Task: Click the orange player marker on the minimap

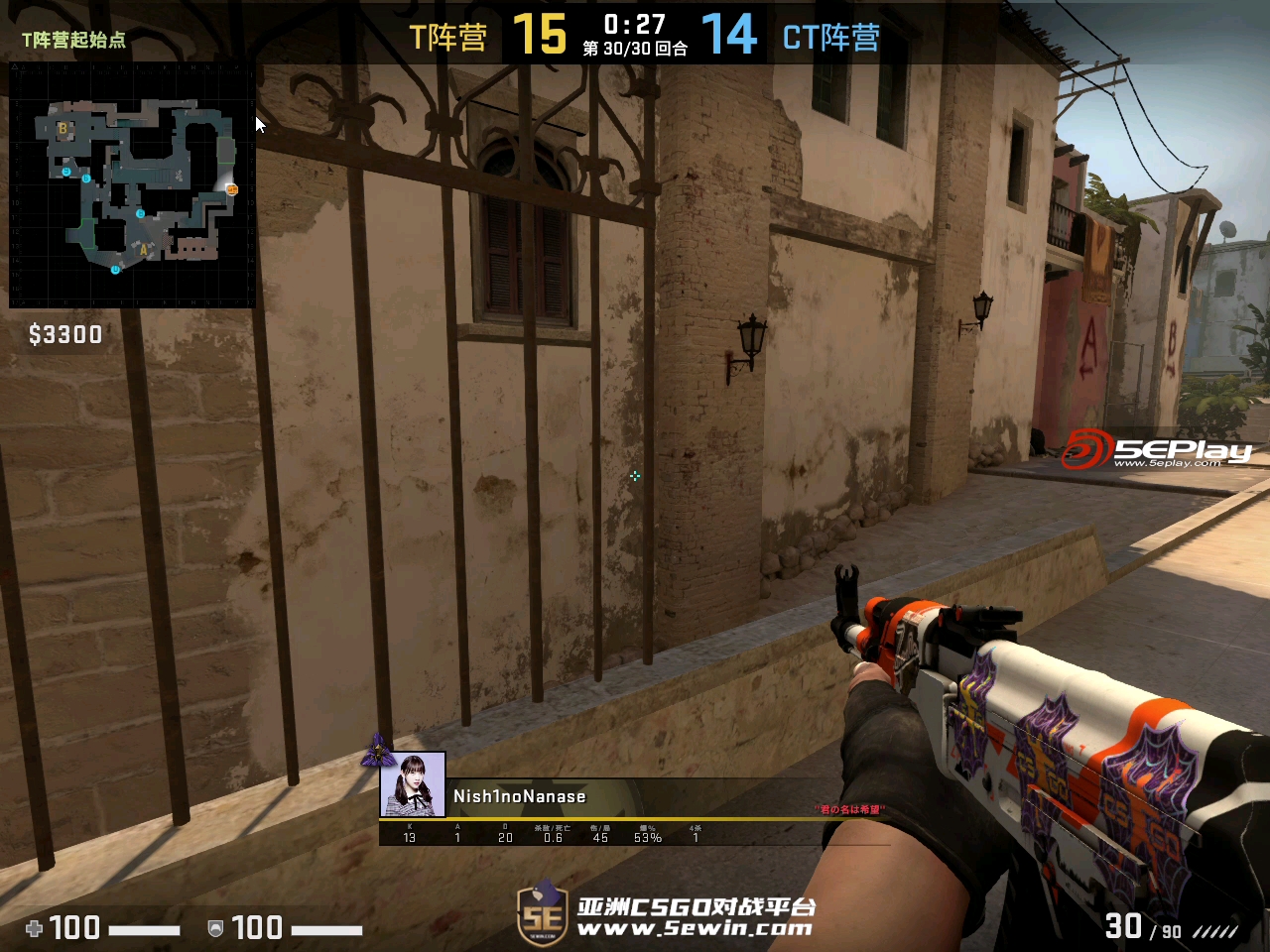Action: point(231,189)
